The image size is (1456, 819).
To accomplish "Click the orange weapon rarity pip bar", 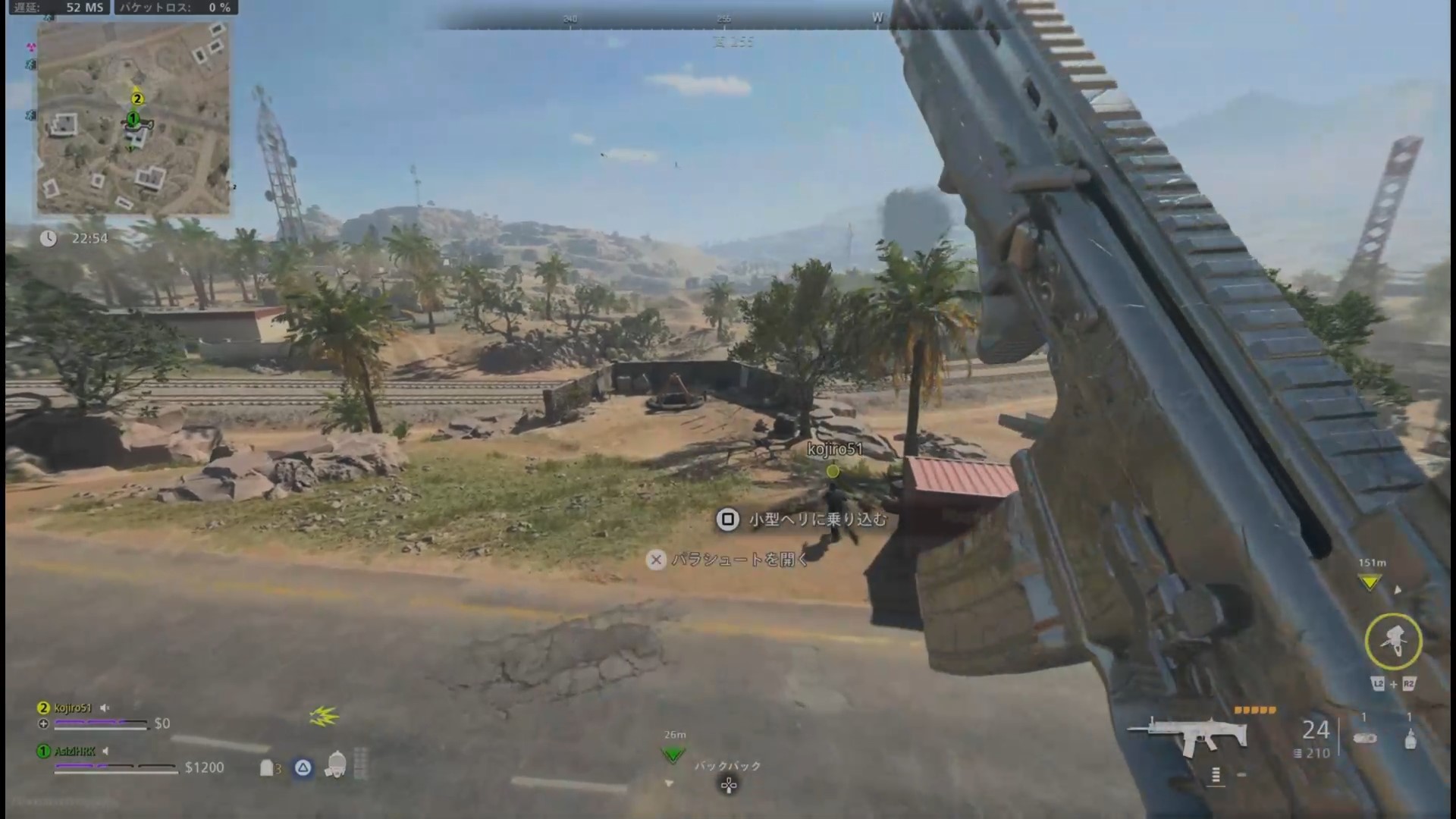I will (x=1254, y=711).
